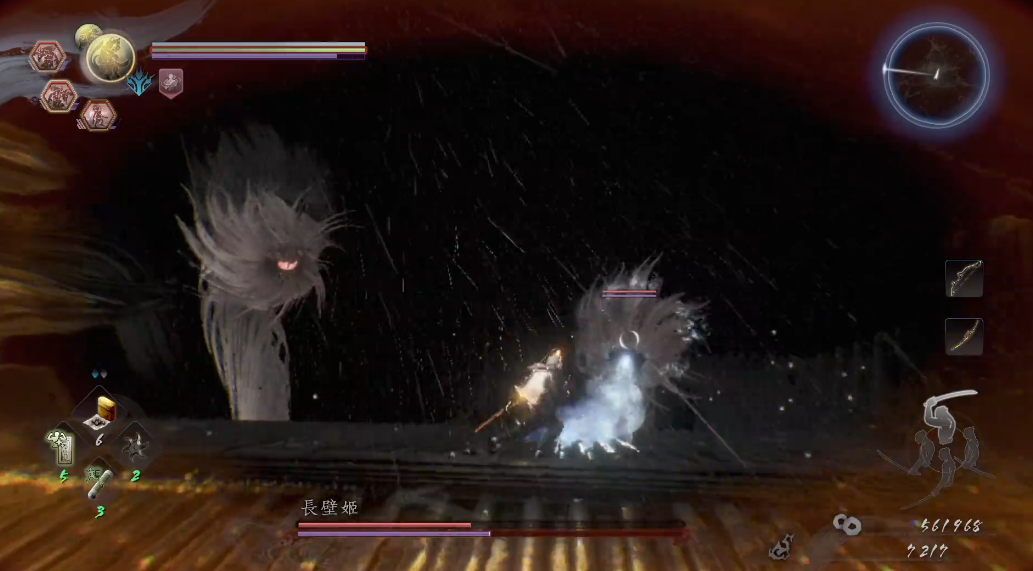
Task: Click the small secondary guardian spirit orb
Action: [87, 35]
